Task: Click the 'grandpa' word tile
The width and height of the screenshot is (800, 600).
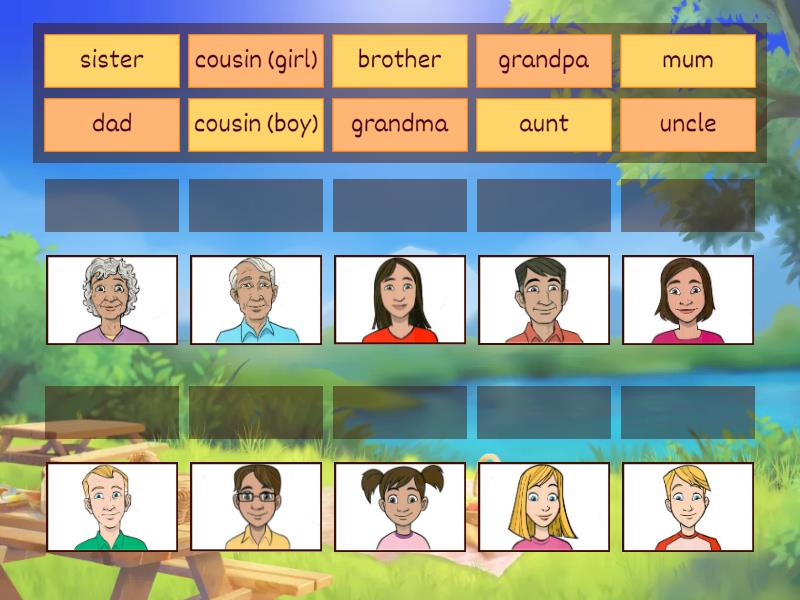Action: [x=544, y=60]
